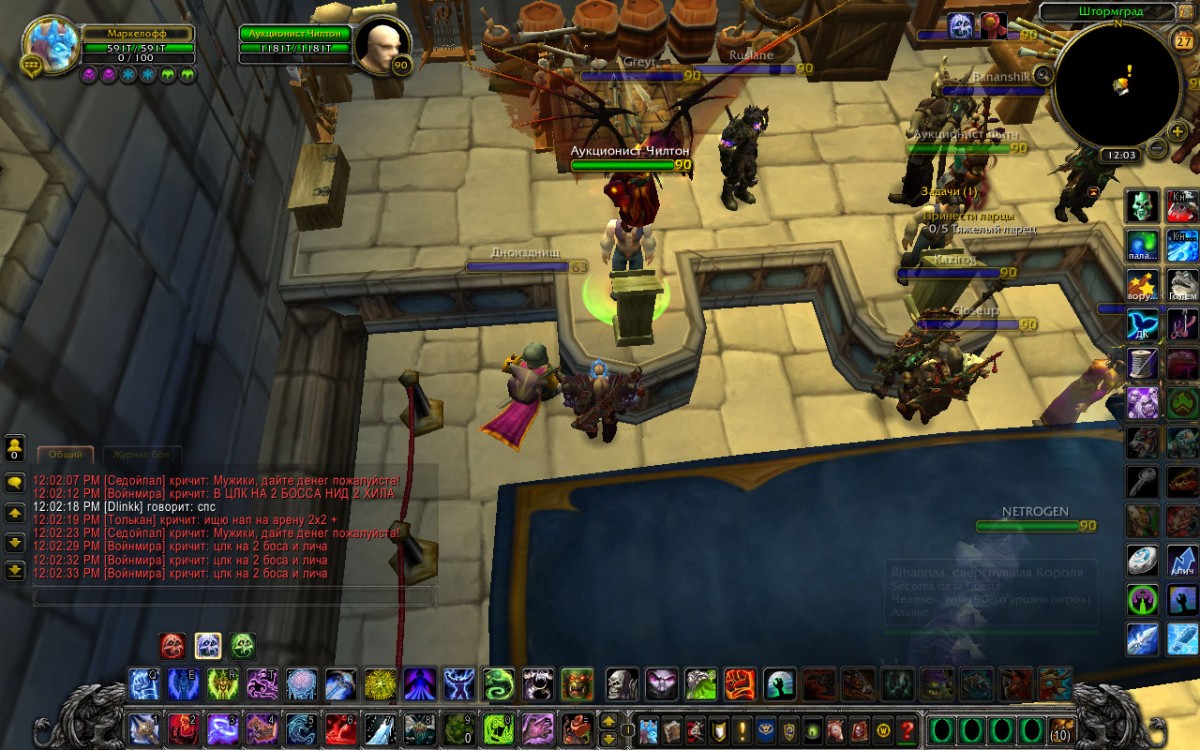Zoom out the minimap with minus button
Image resolution: width=1200 pixels, height=750 pixels.
point(1157,149)
